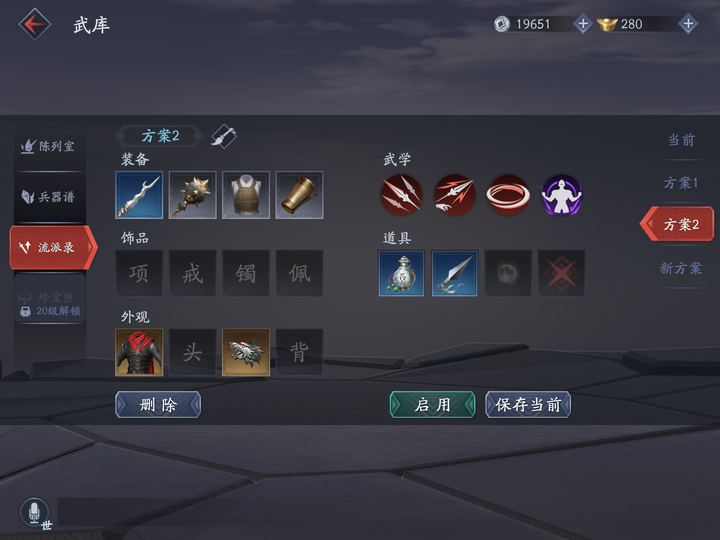Activate the loadout with 启用
Screen dimensions: 720x540
(x=432, y=404)
